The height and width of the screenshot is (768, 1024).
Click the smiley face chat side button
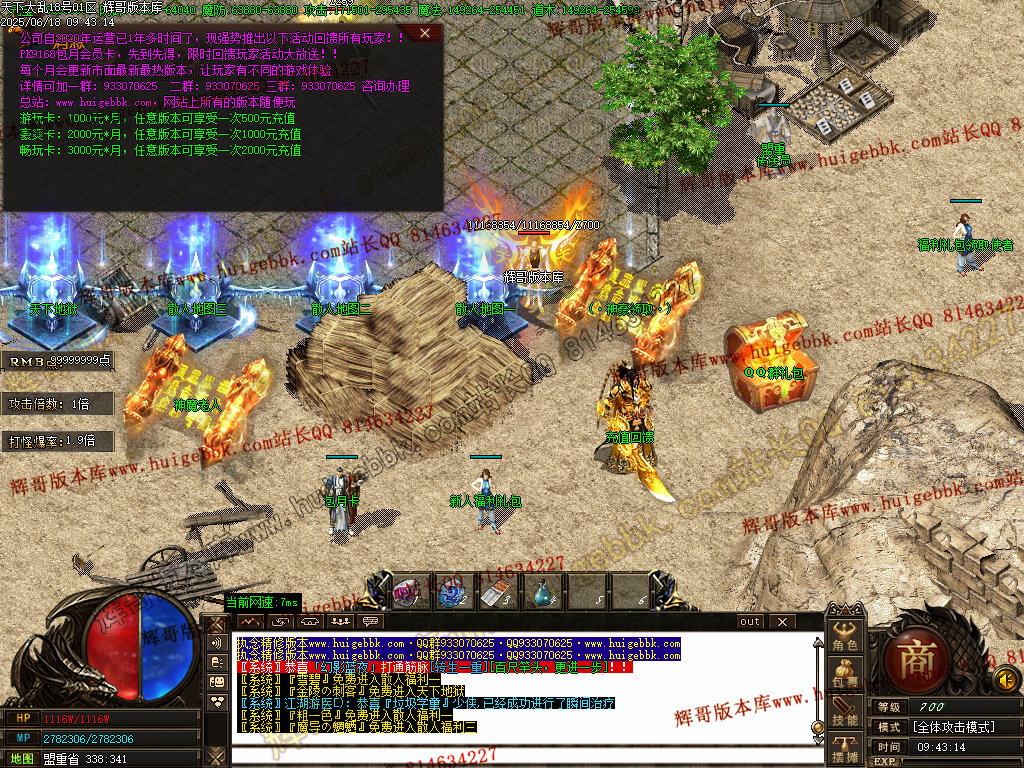point(217,681)
